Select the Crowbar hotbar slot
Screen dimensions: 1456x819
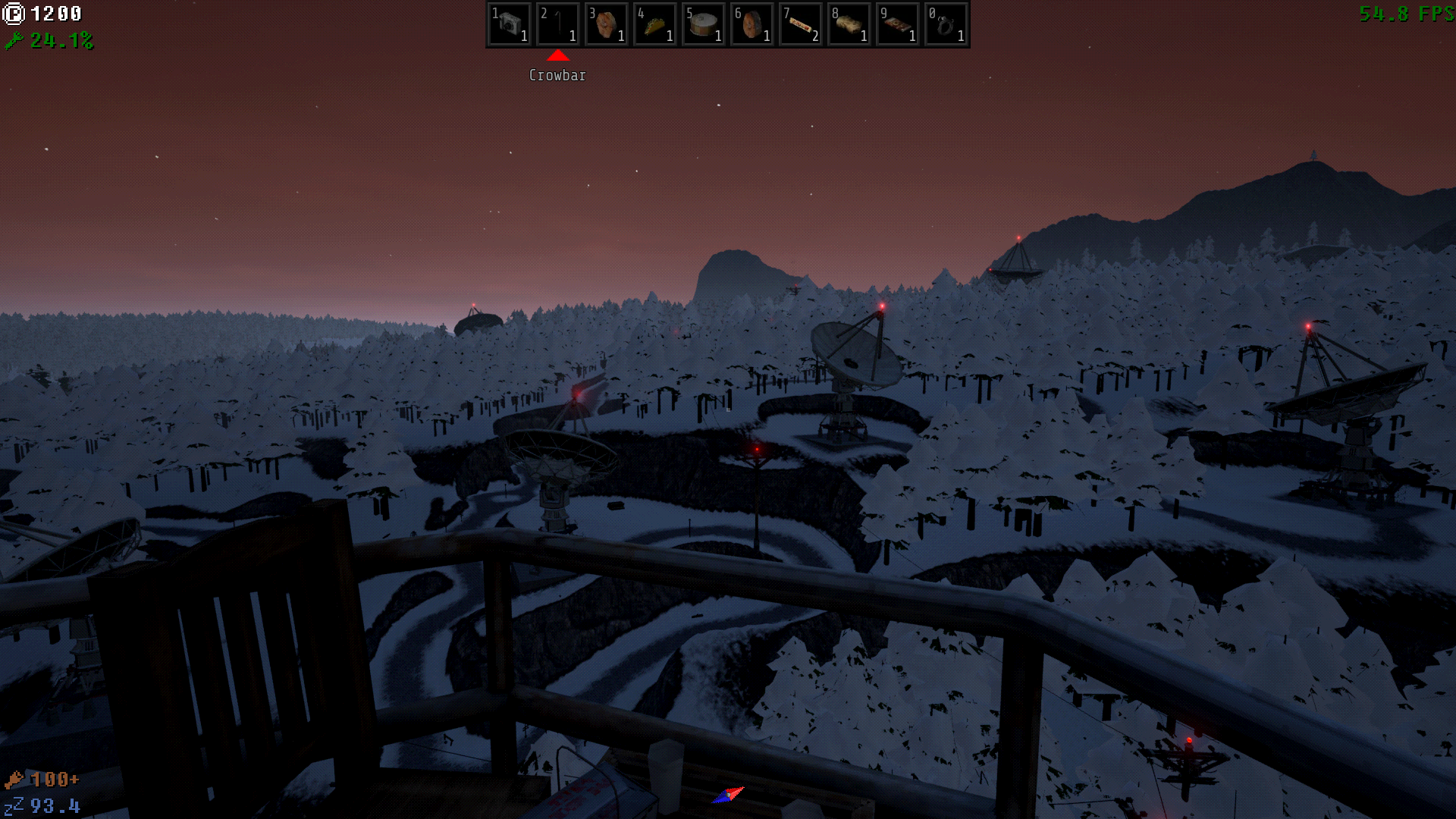pos(558,24)
